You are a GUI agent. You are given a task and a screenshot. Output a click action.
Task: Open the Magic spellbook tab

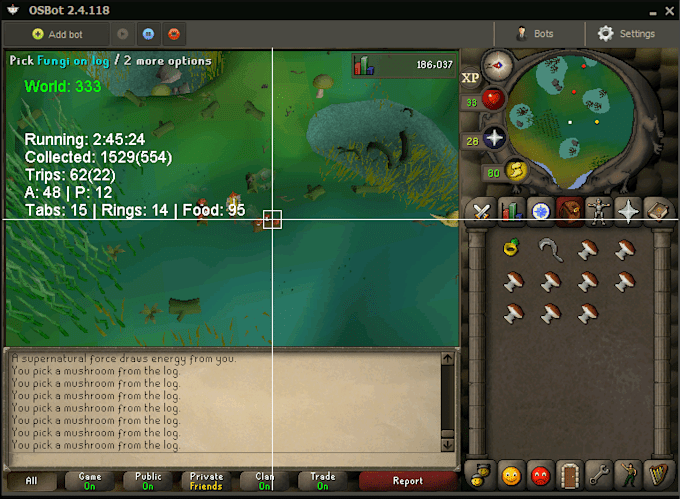[657, 211]
